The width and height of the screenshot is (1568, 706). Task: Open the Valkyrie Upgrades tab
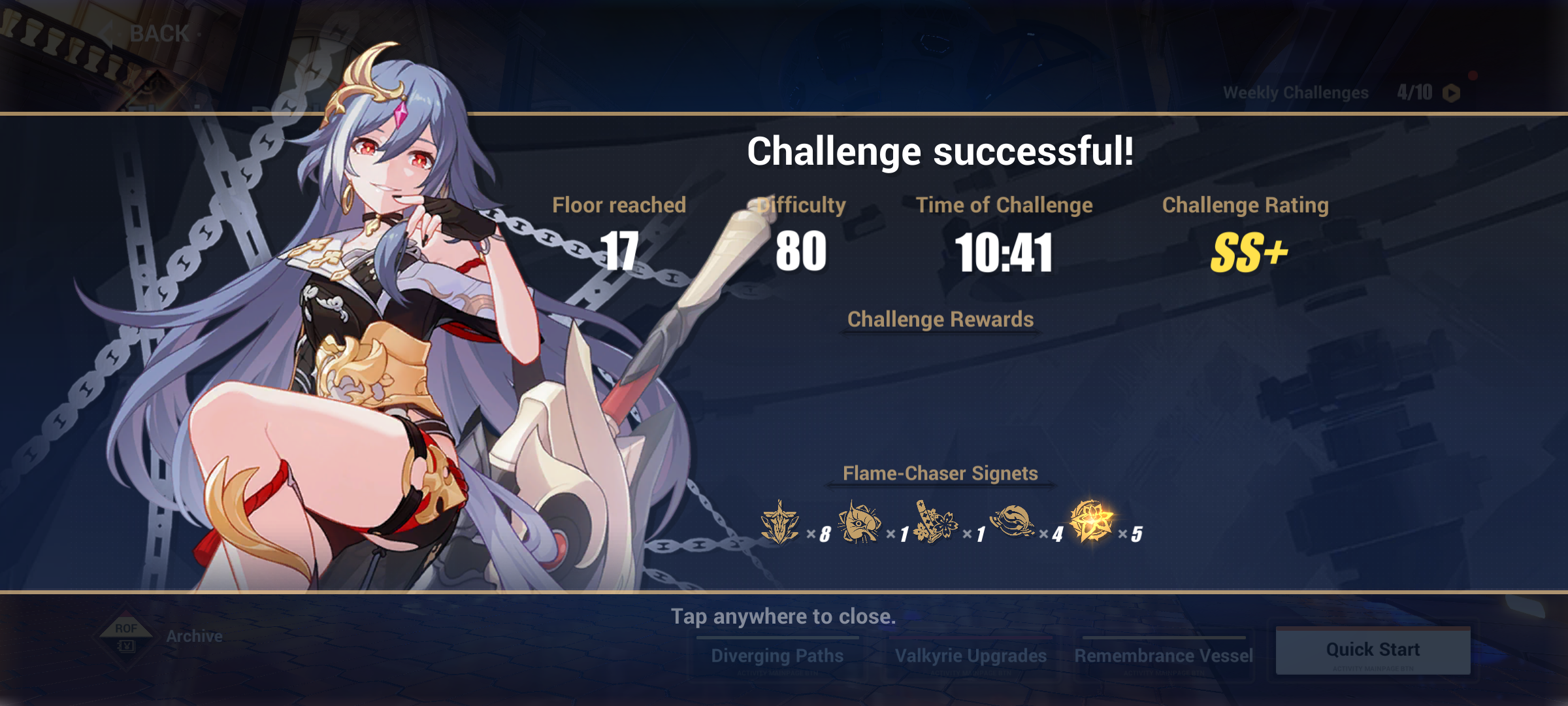click(x=973, y=654)
